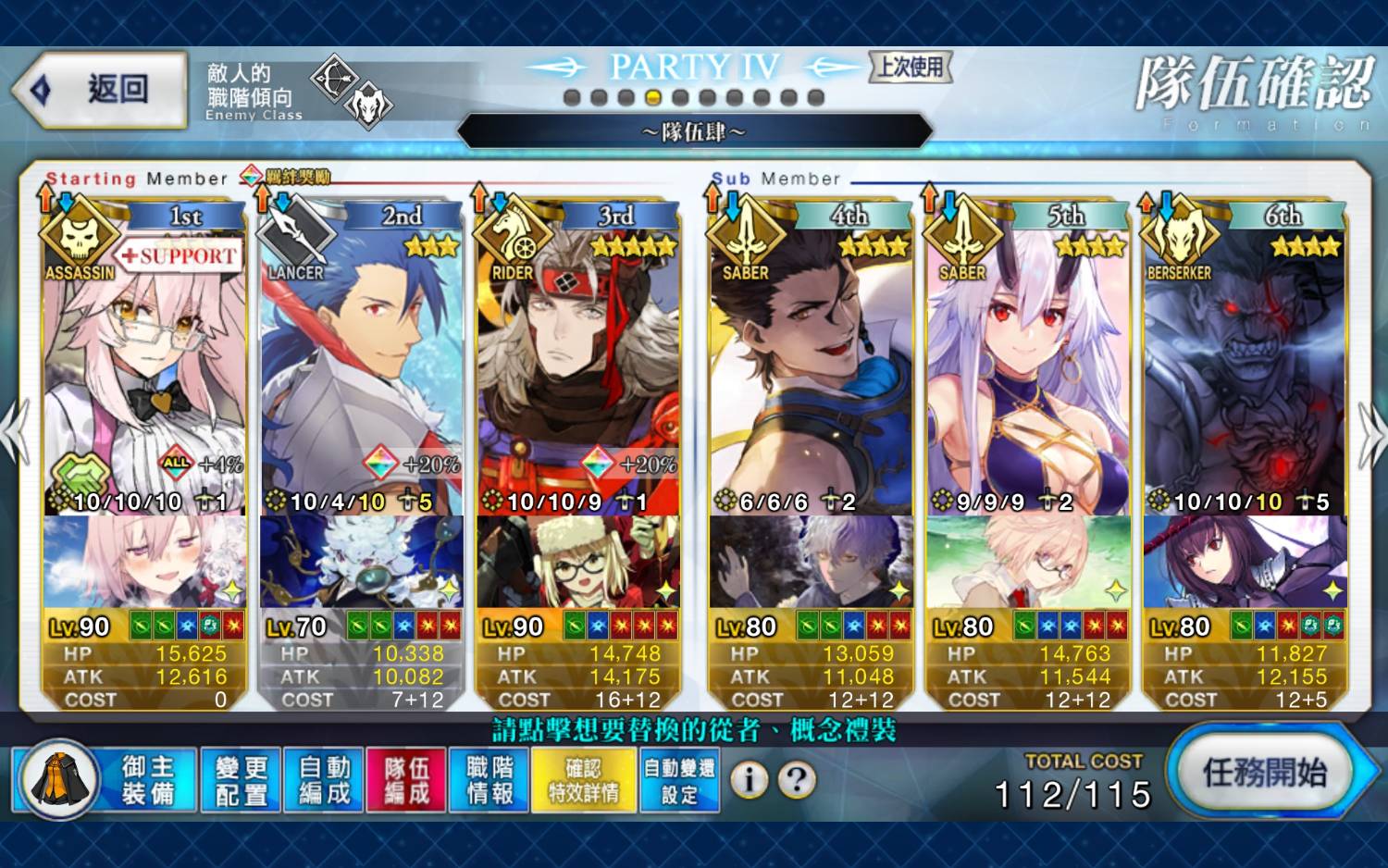Screen dimensions: 1388x868
Task: Click the round info 'i' icon
Action: click(x=750, y=780)
